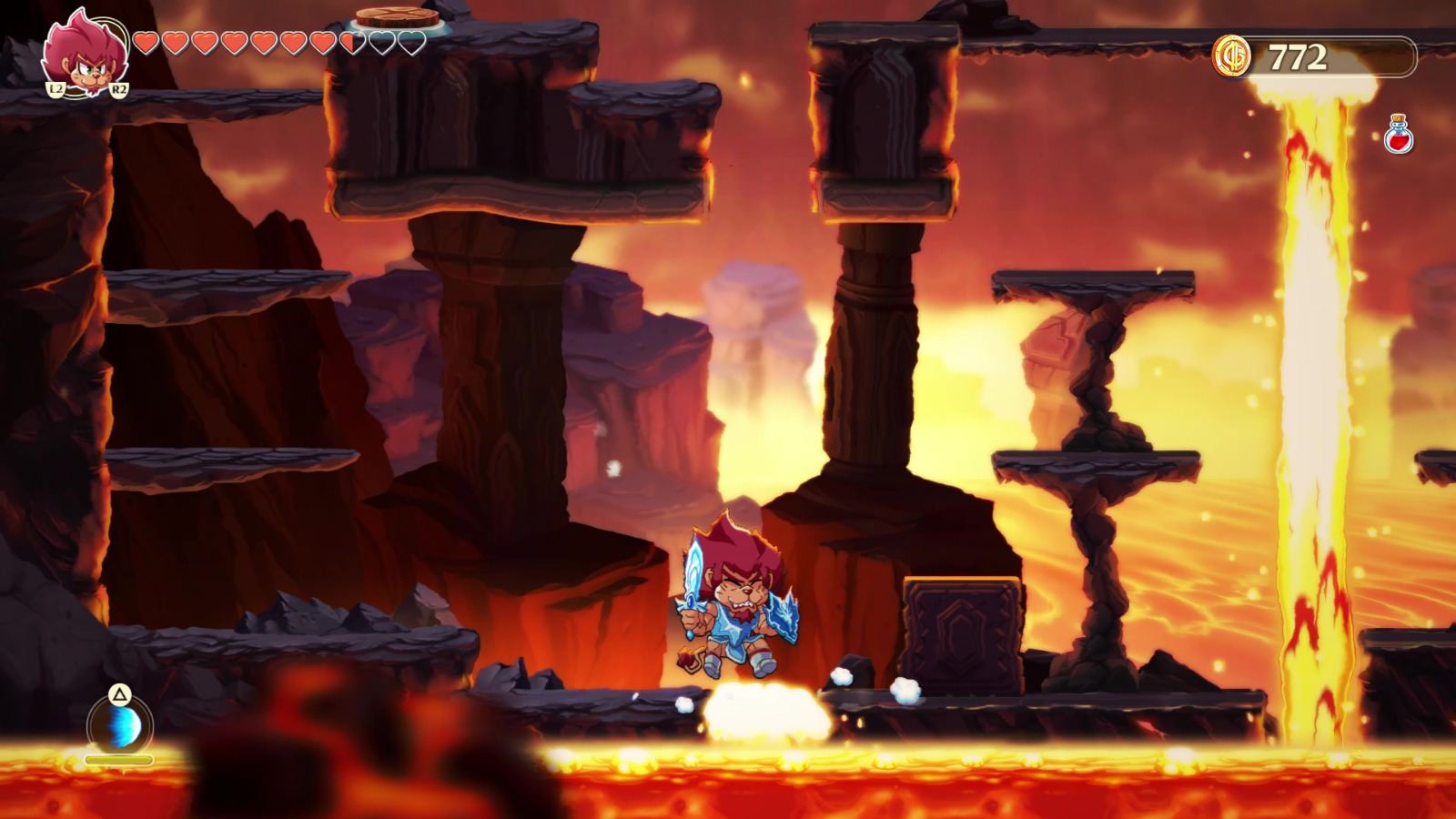Select the last empty heart slot
This screenshot has height=819, width=1456.
click(406, 42)
